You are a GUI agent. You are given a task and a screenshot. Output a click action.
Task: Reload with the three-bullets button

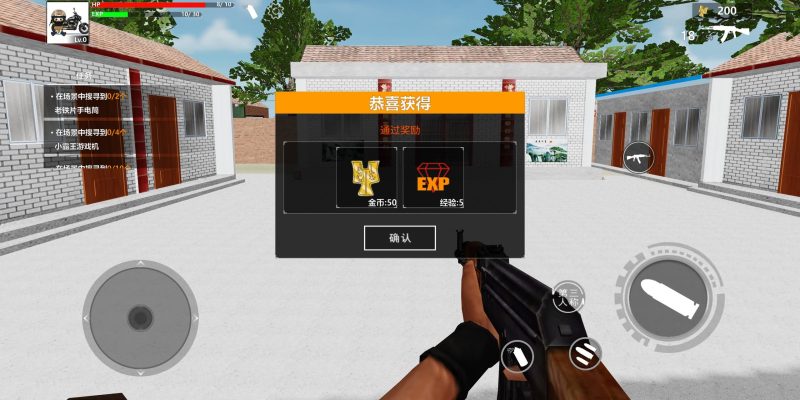pyautogui.click(x=585, y=351)
